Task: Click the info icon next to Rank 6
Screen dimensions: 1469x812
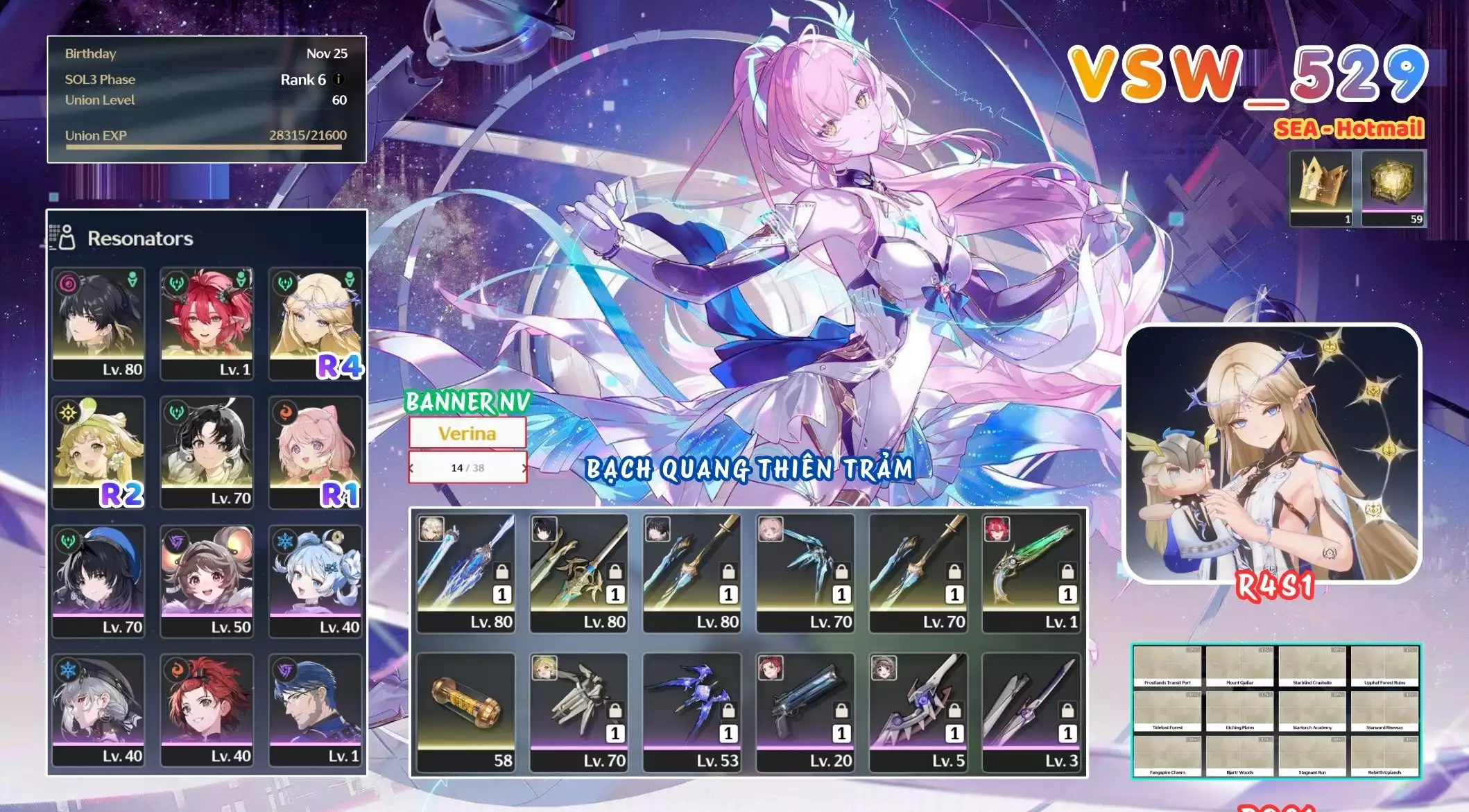Action: [338, 79]
